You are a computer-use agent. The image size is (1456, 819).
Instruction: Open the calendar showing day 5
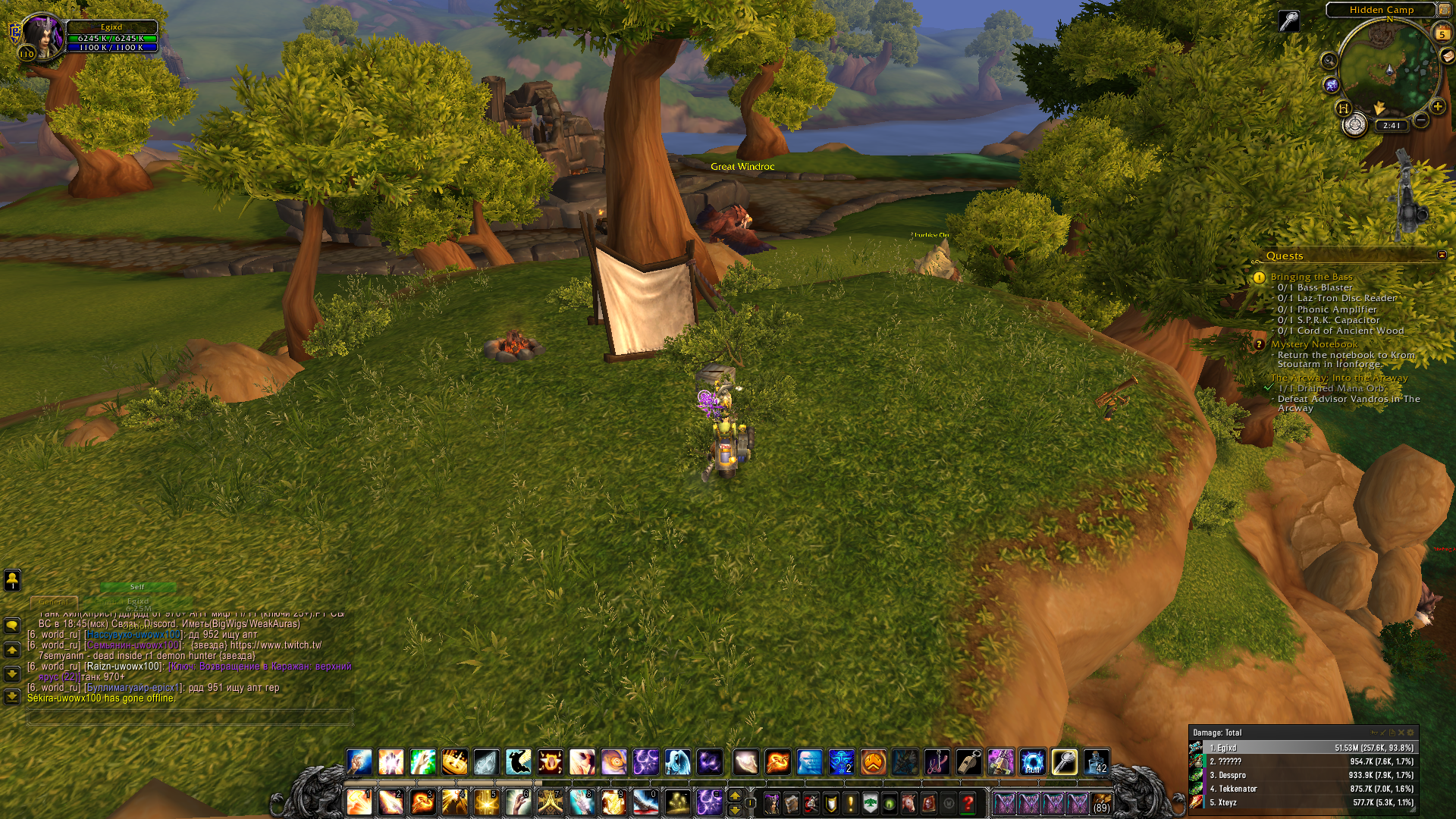coord(1442,34)
